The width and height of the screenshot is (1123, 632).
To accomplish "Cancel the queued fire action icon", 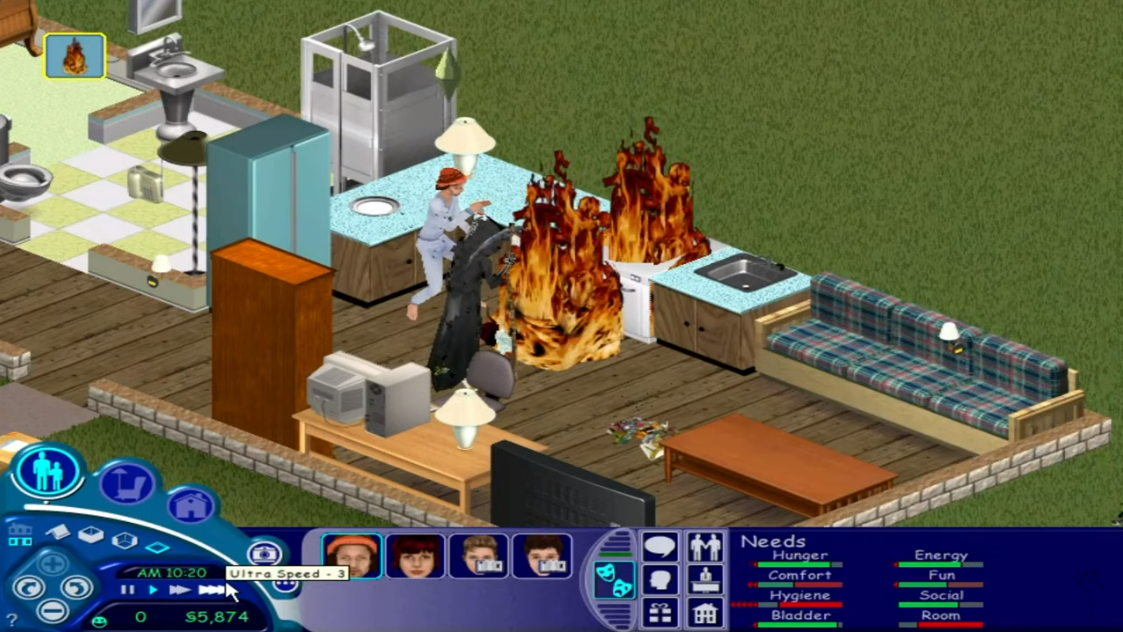I will coord(75,56).
